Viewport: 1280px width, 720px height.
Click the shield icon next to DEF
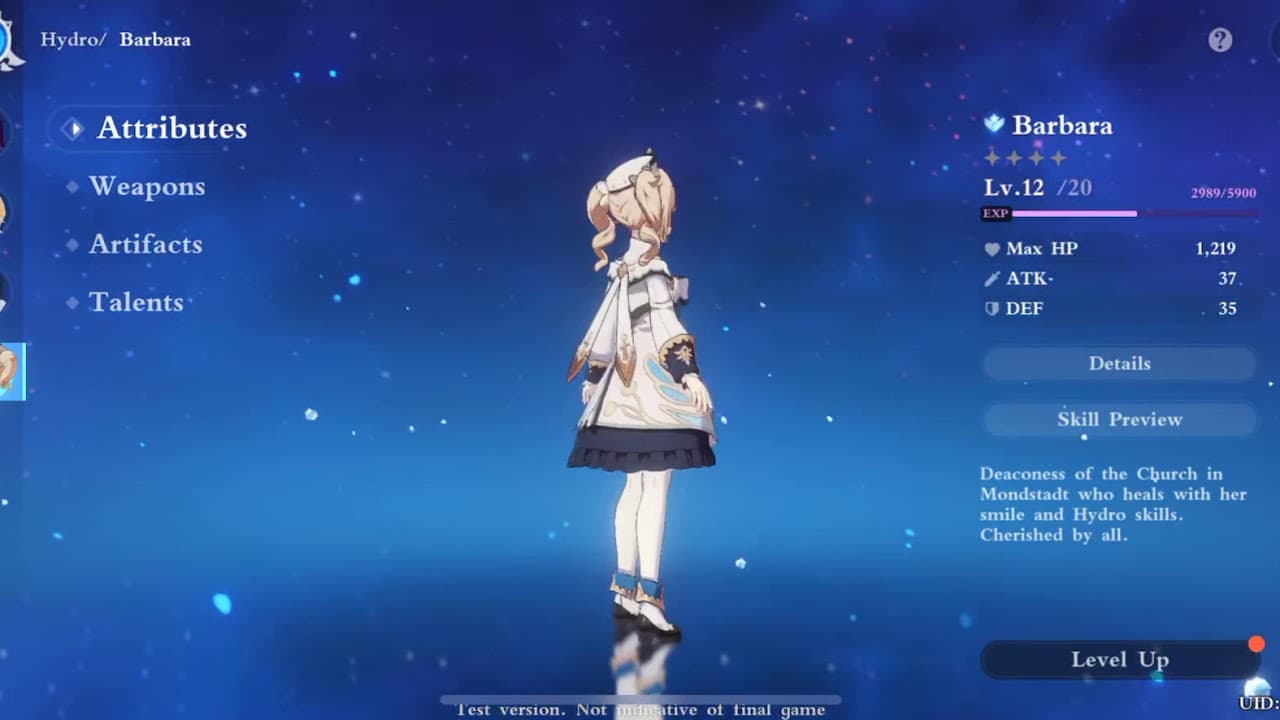tap(990, 308)
